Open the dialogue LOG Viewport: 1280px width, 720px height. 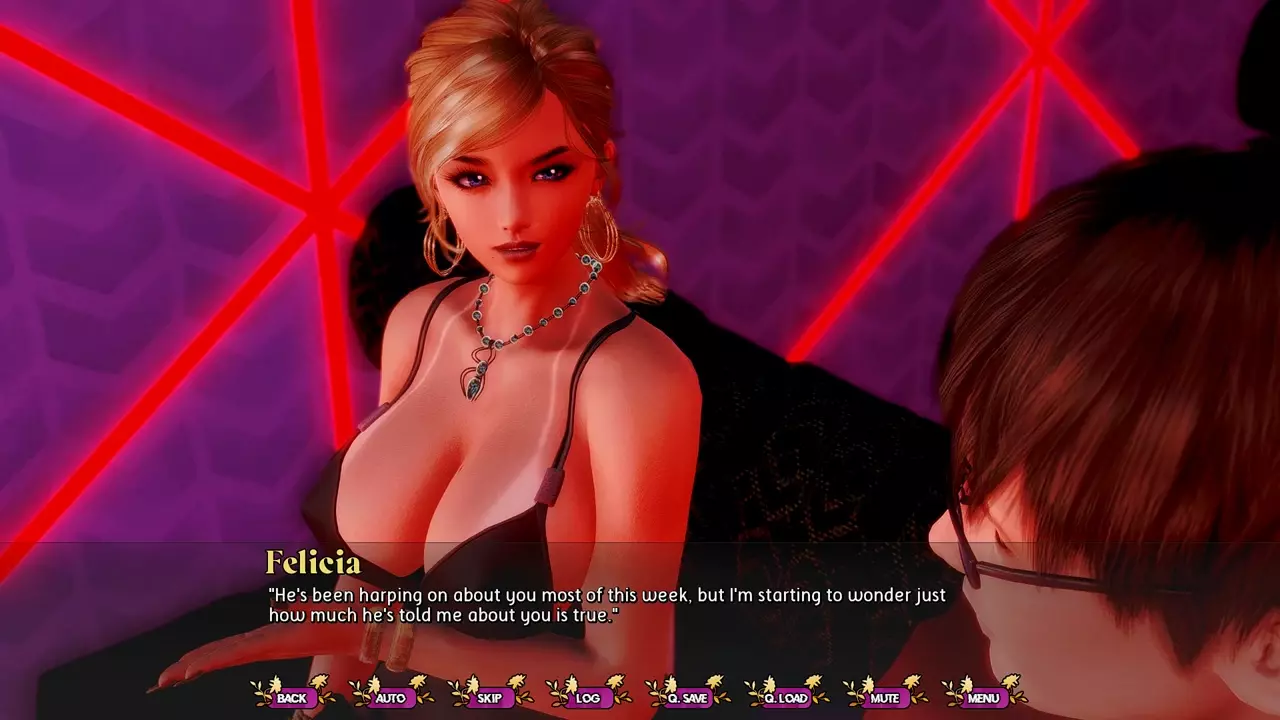tap(588, 698)
